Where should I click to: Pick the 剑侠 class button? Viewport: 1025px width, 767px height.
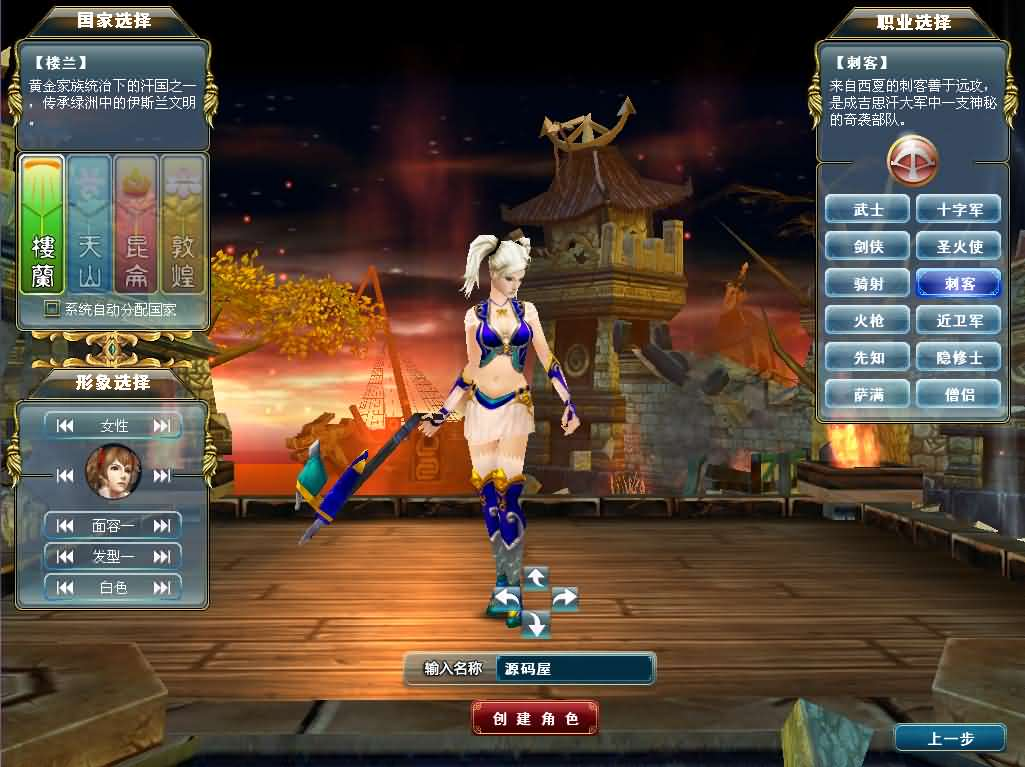point(868,246)
